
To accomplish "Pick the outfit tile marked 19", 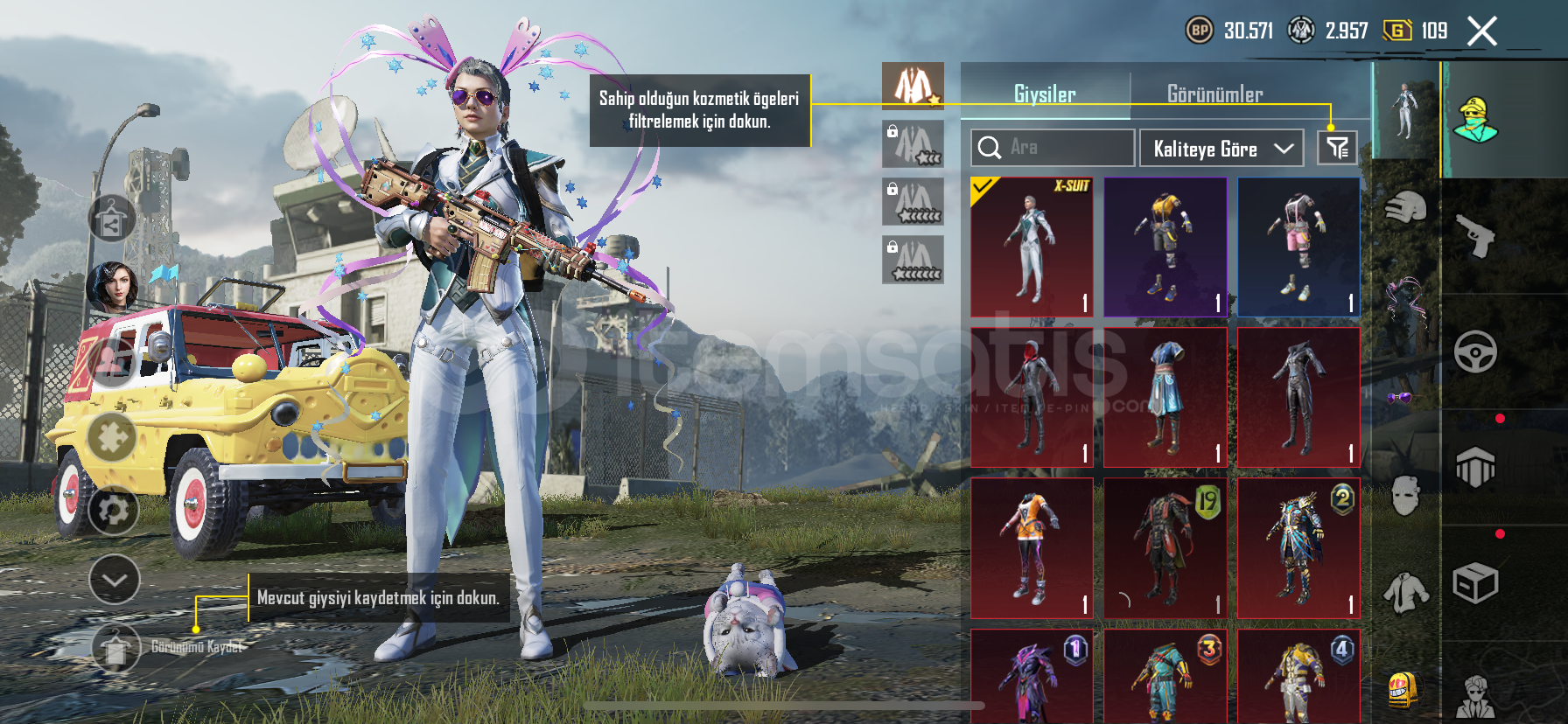I will click(x=1165, y=548).
